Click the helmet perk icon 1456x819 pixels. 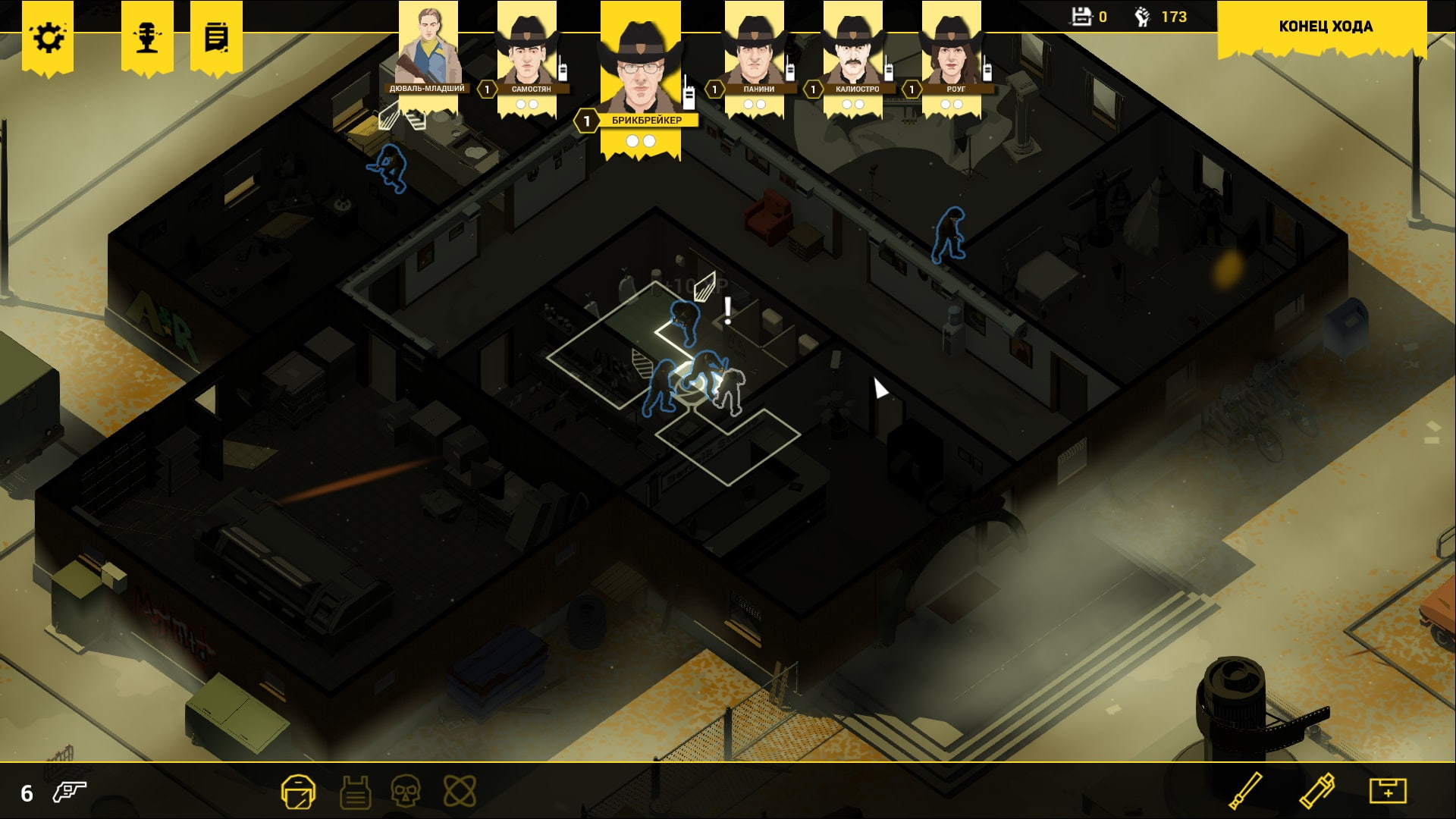298,792
